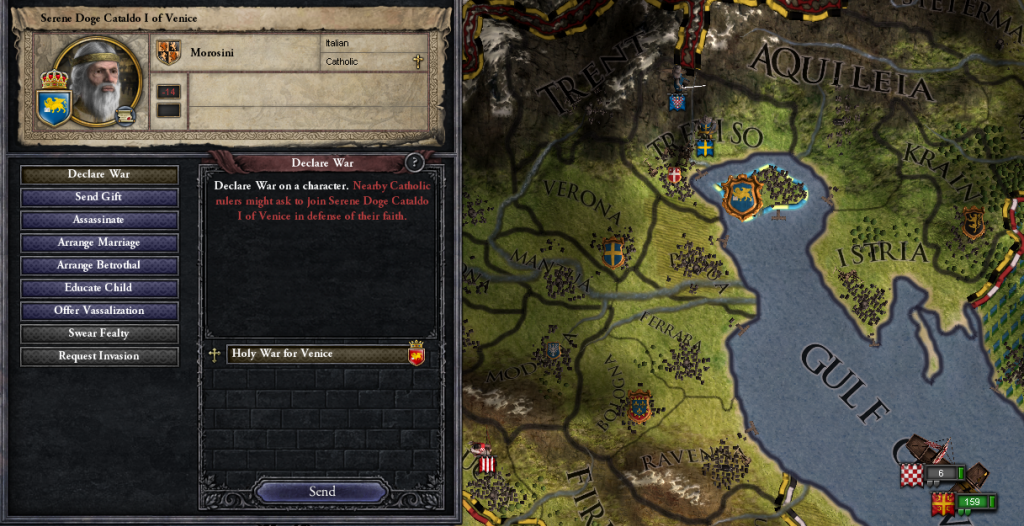Select Holy War for Venice casus belli
Screen dimensions: 1024x526
(x=316, y=354)
